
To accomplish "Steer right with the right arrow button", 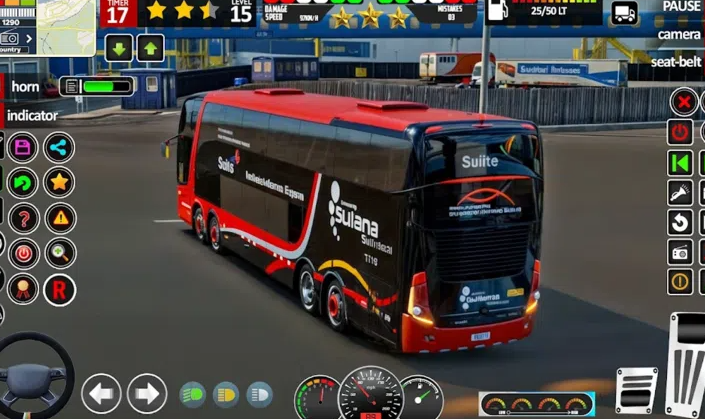I will (x=147, y=393).
